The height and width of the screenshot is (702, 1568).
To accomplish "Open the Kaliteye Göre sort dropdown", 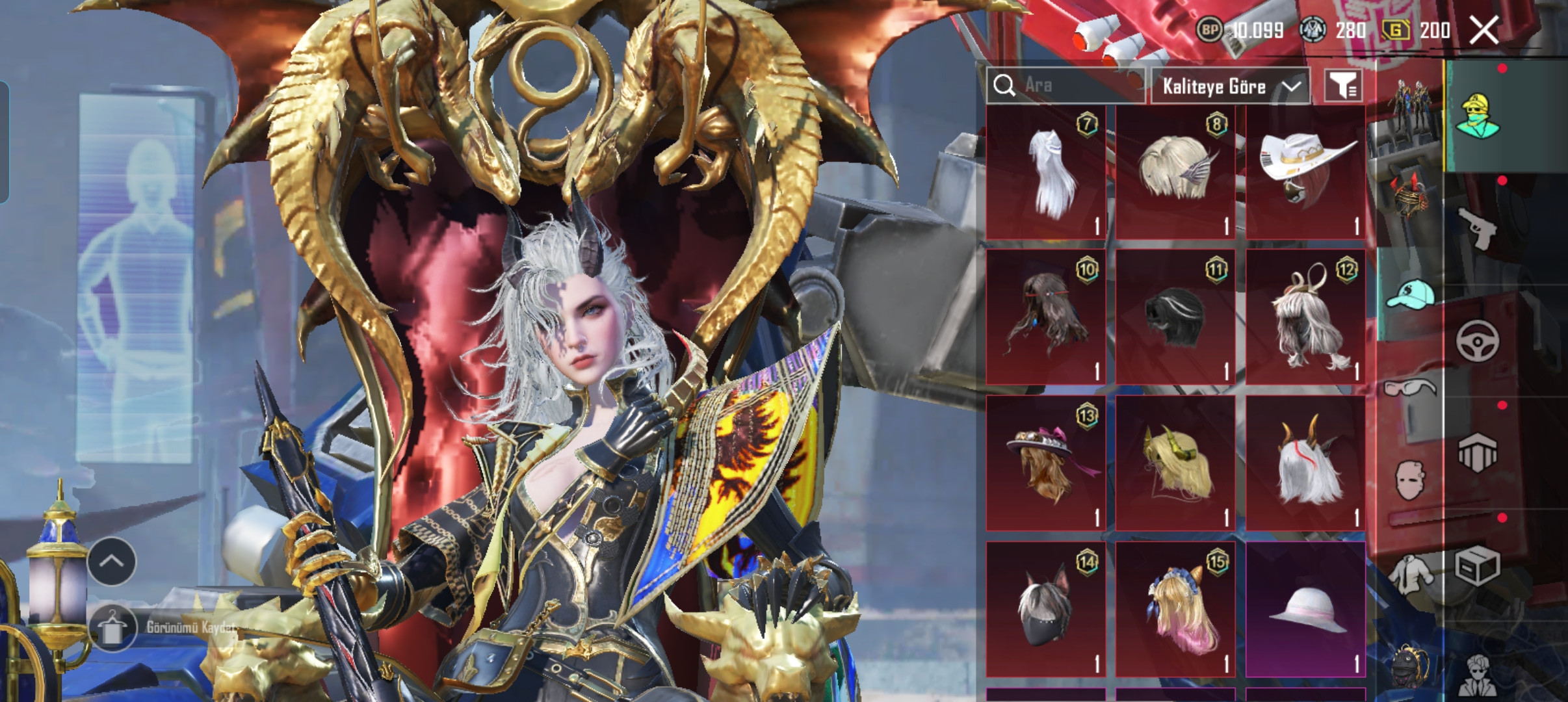I will point(1230,86).
